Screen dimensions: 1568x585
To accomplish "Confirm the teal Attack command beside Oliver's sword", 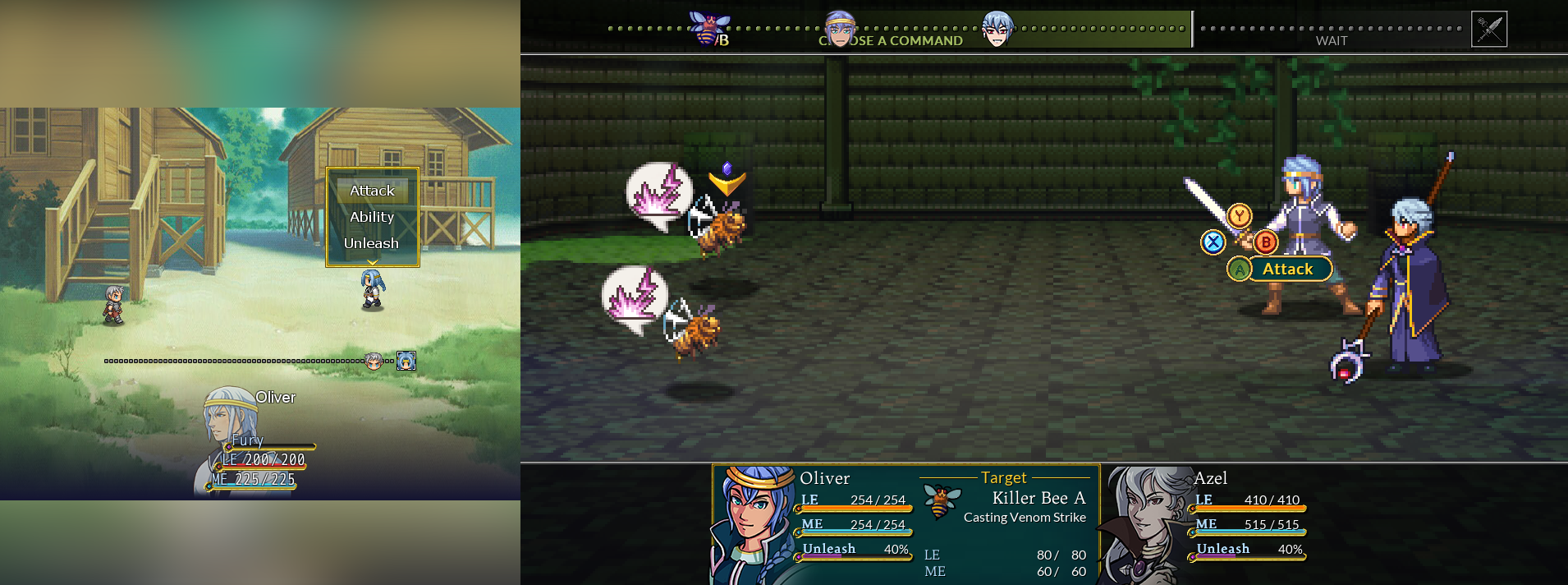I will pos(1286,269).
